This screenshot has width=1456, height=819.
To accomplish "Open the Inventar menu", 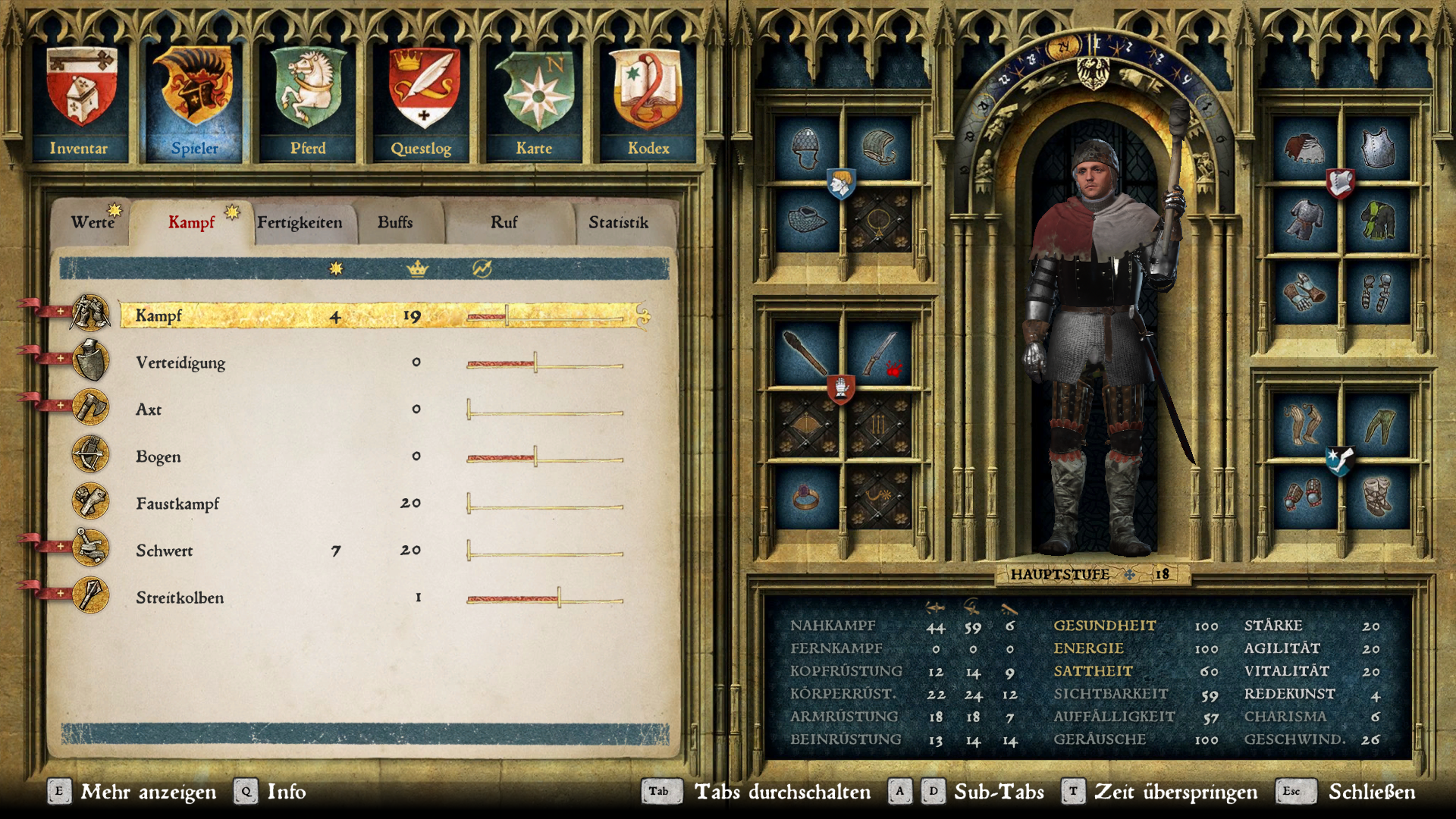I will tap(80, 101).
